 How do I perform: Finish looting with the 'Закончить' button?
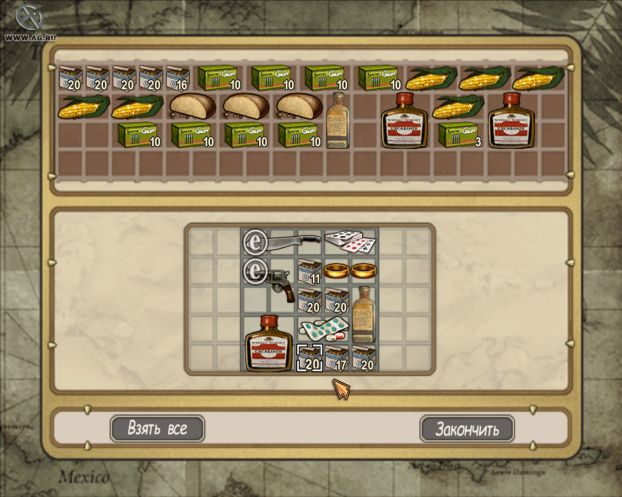tap(467, 429)
